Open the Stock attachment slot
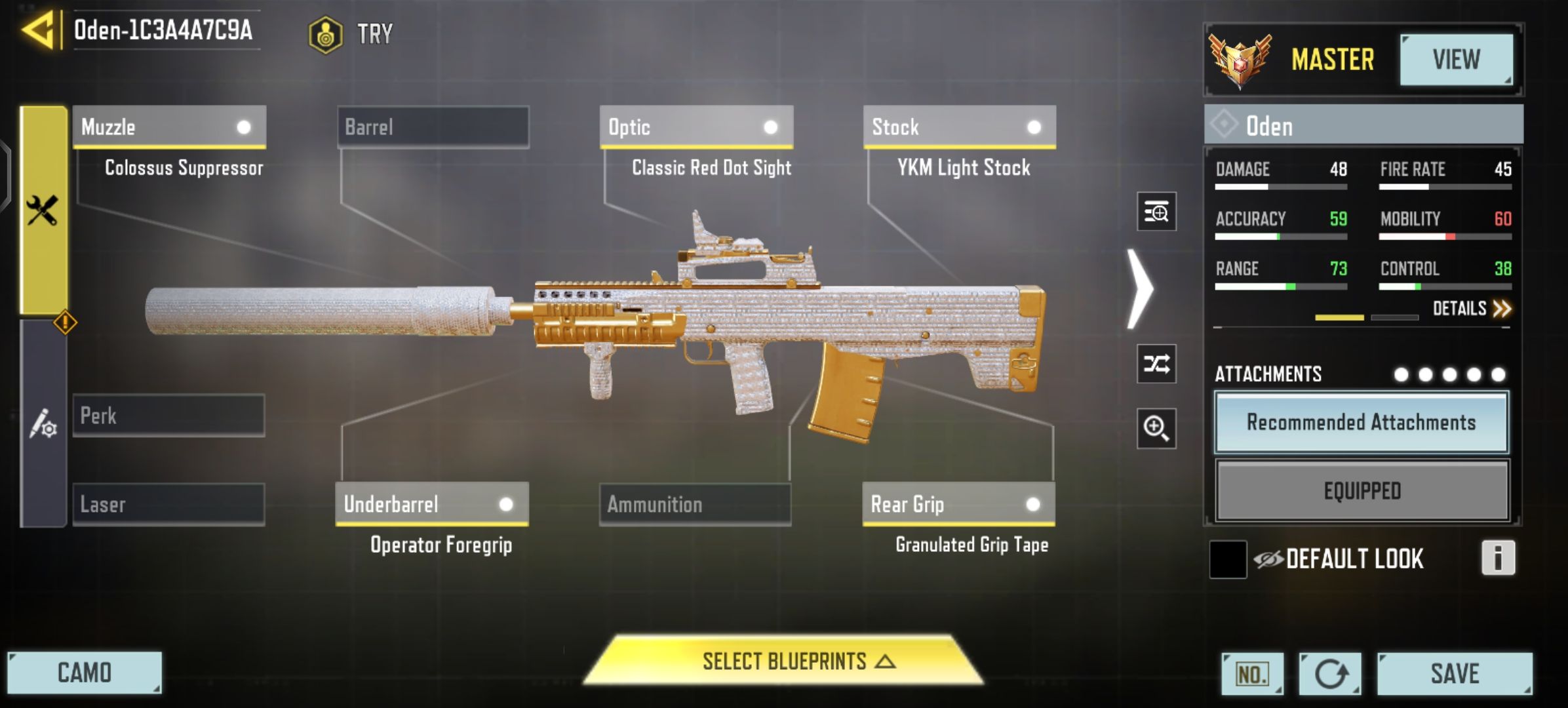Viewport: 1568px width, 708px height. (x=959, y=127)
